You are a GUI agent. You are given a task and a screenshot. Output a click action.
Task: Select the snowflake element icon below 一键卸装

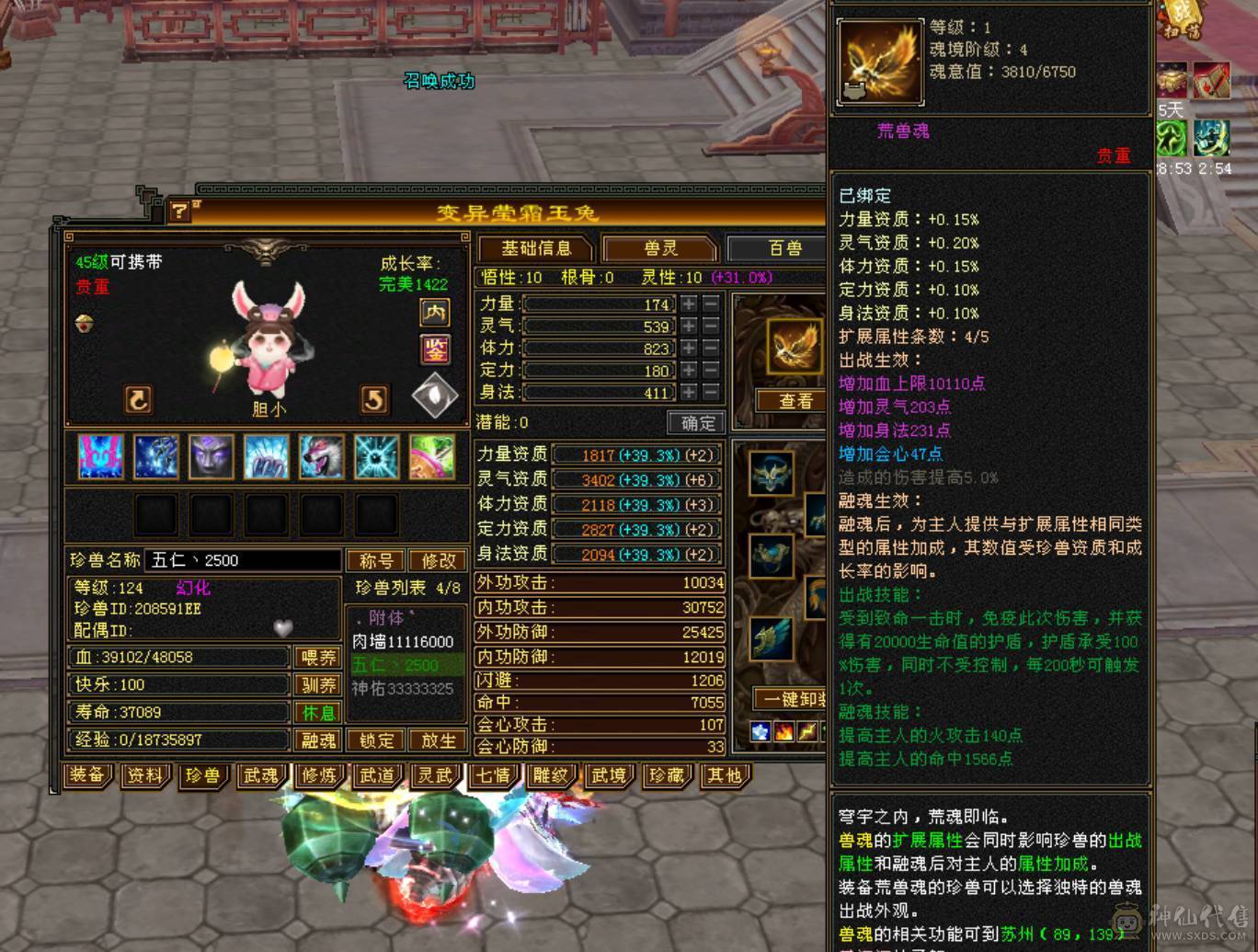tap(759, 733)
